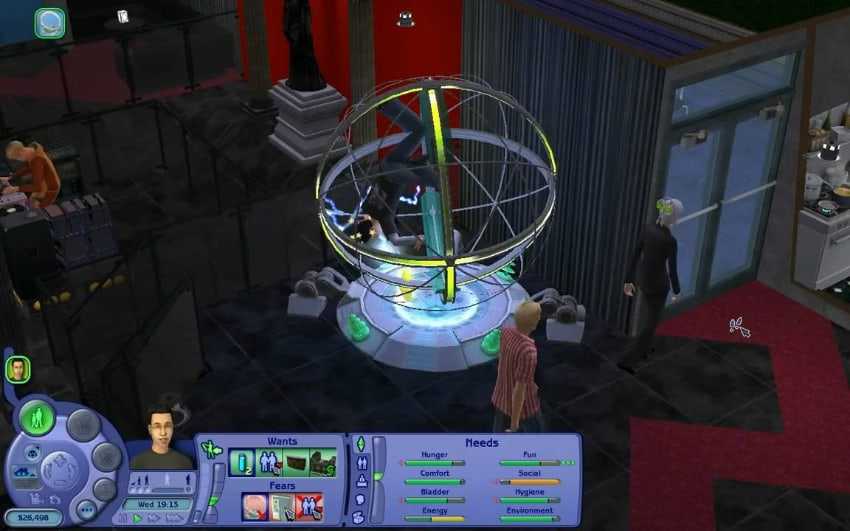
Task: Open the inventory and rewards panel tab
Action: point(360,516)
